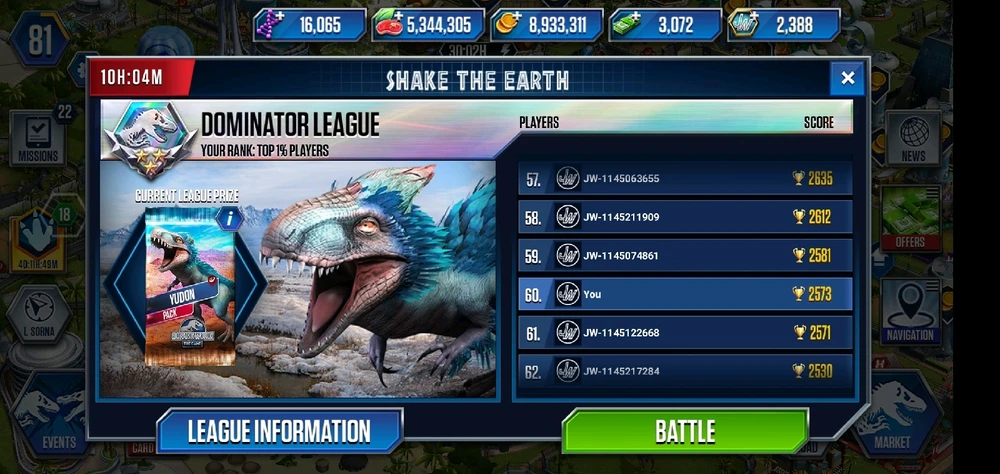This screenshot has height=474, width=1000.
Task: Select player JW-1145217284 at rank 62
Action: pyautogui.click(x=685, y=370)
